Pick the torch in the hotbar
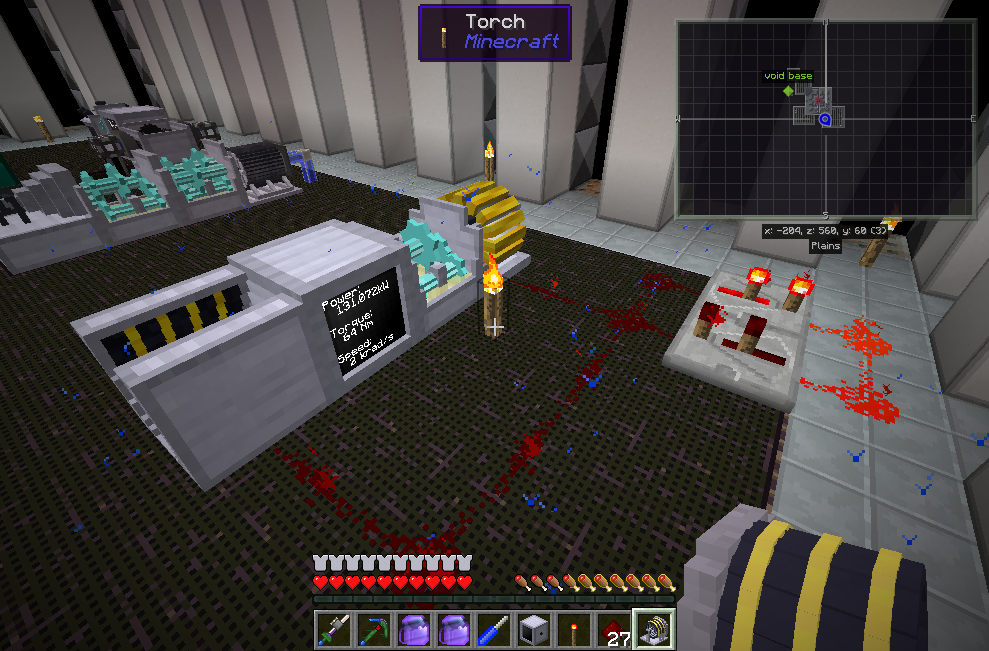Image resolution: width=989 pixels, height=651 pixels. tap(574, 630)
